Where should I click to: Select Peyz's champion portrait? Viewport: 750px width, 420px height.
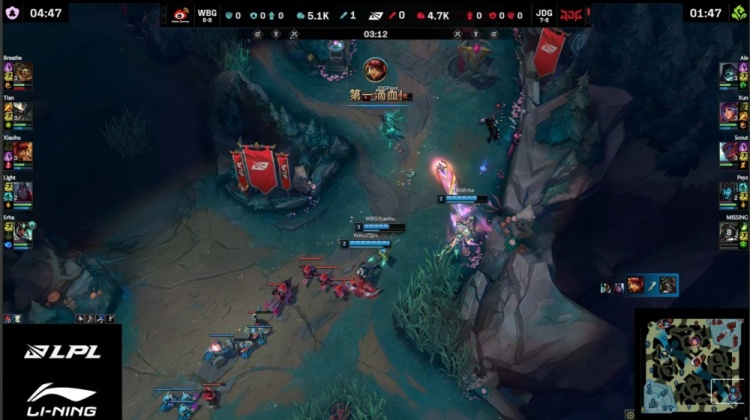click(729, 192)
